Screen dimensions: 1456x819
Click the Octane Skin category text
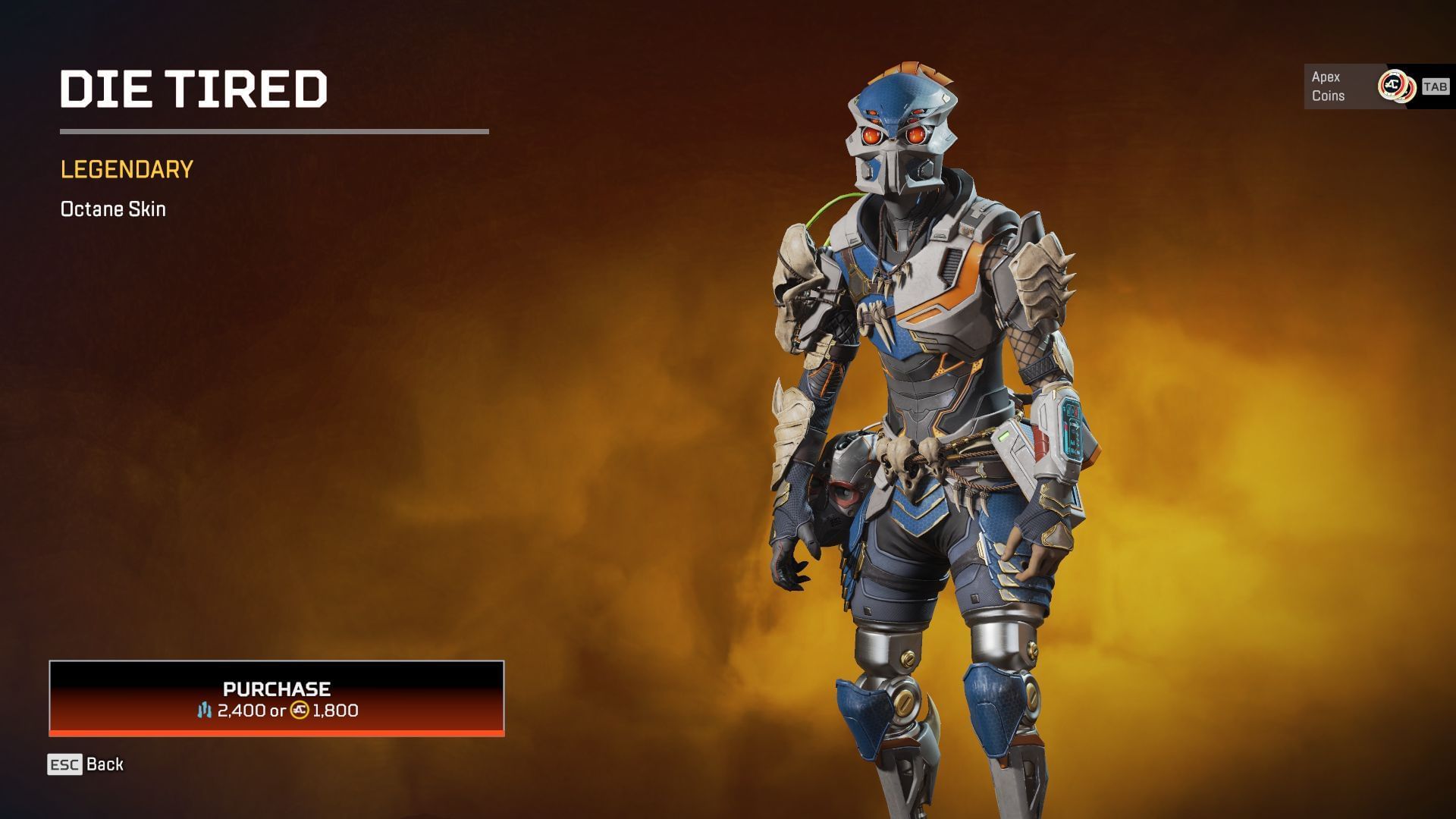coord(112,209)
